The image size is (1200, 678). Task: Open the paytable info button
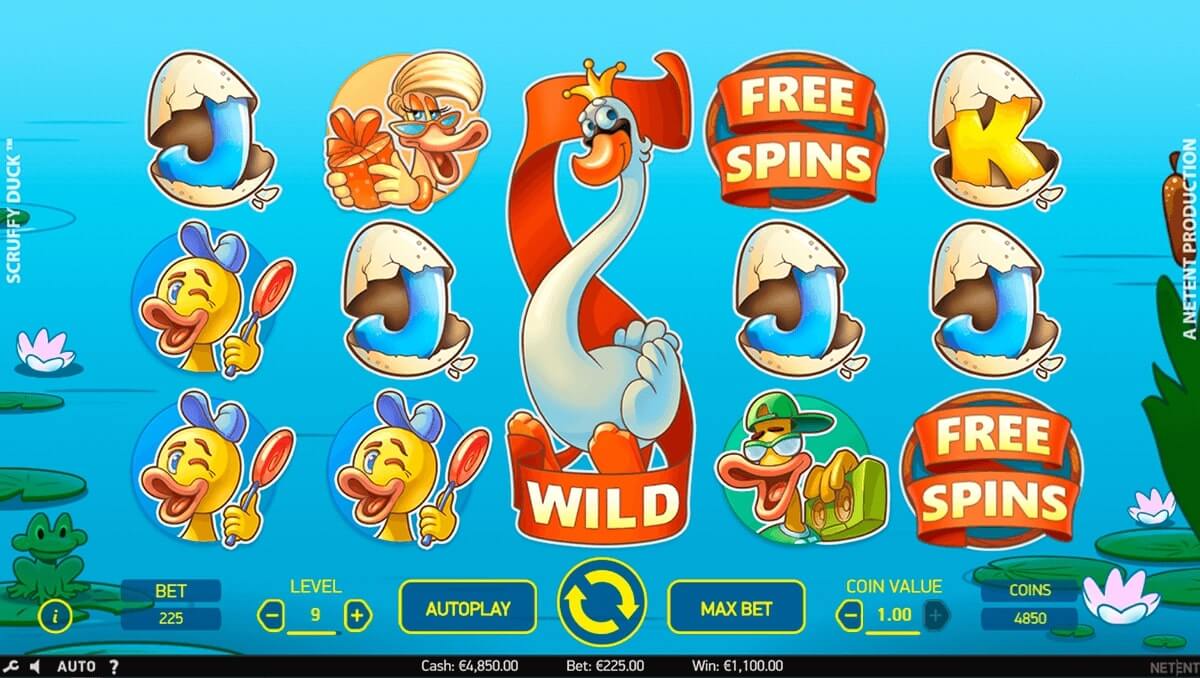pos(54,616)
